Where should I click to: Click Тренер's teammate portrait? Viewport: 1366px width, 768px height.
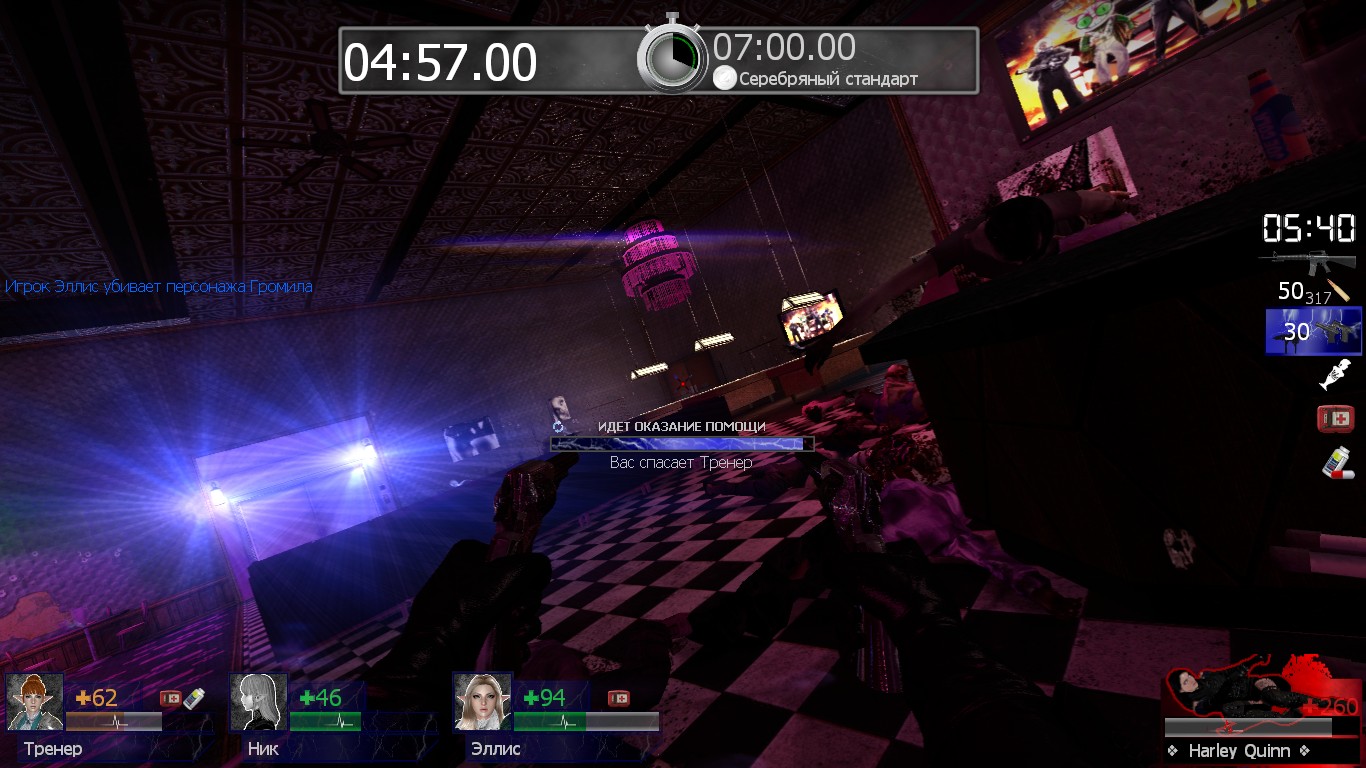[x=35, y=702]
